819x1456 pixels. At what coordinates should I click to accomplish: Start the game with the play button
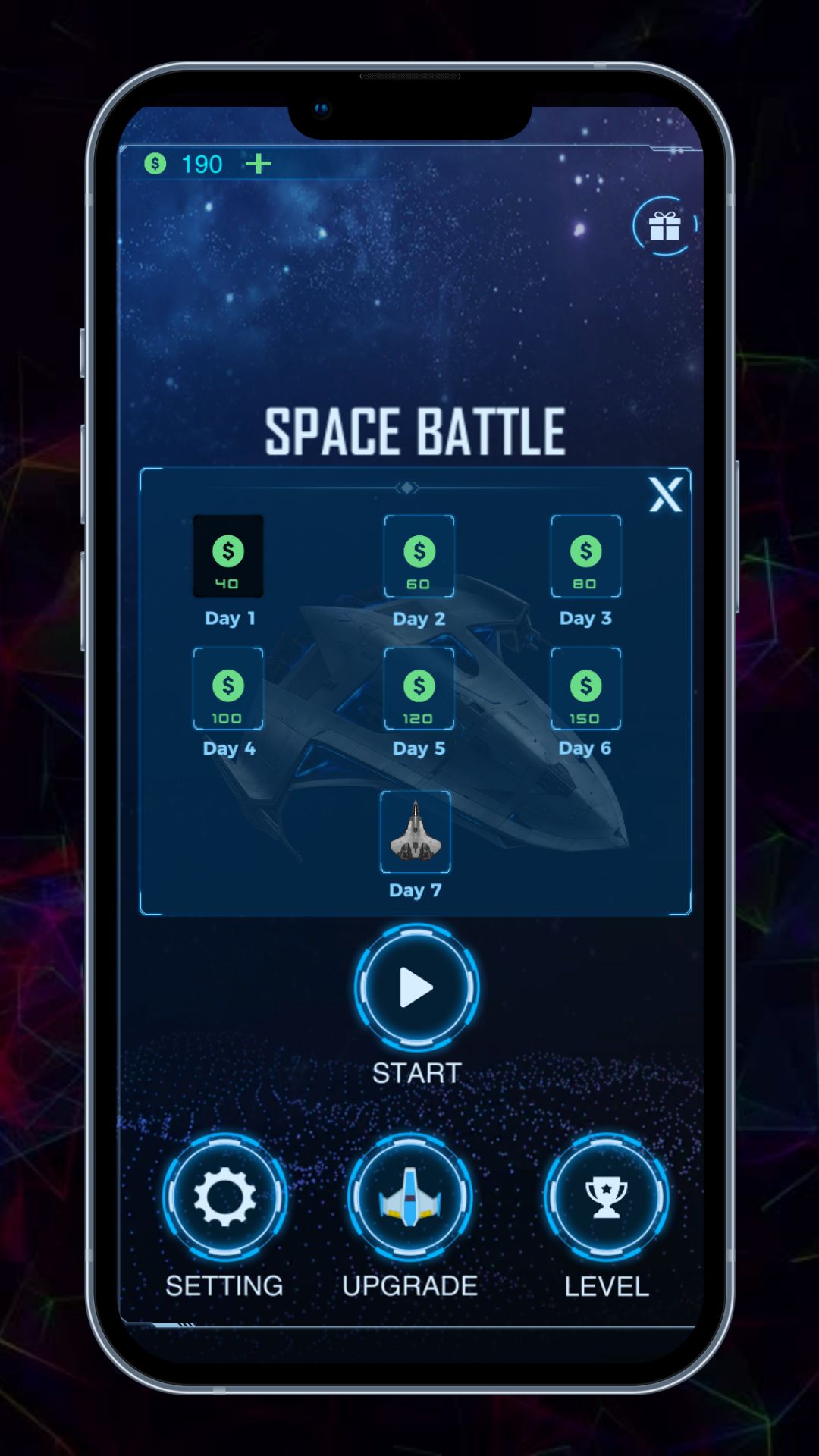(416, 987)
